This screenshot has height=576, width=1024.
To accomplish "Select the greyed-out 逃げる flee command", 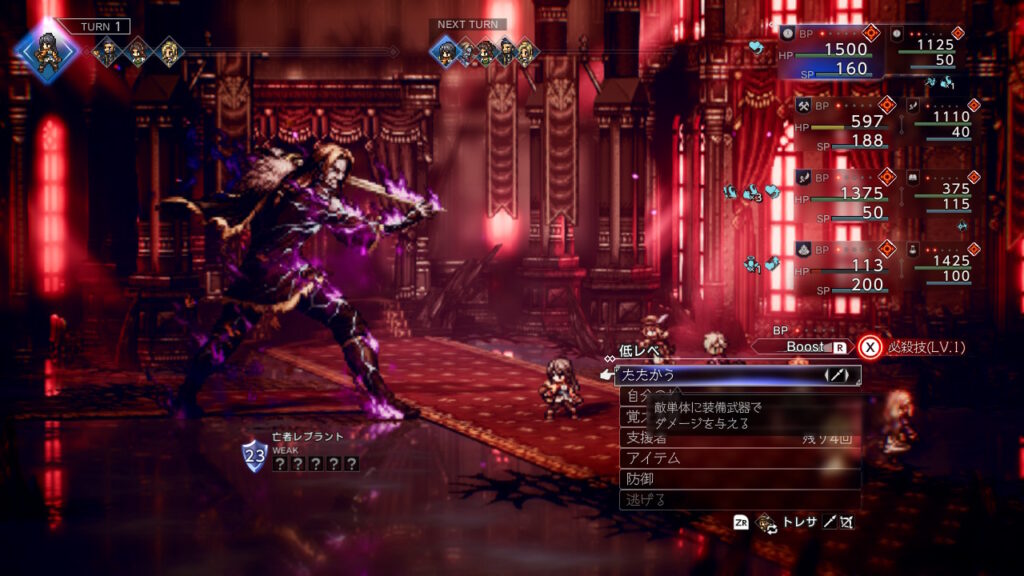I will coord(740,499).
